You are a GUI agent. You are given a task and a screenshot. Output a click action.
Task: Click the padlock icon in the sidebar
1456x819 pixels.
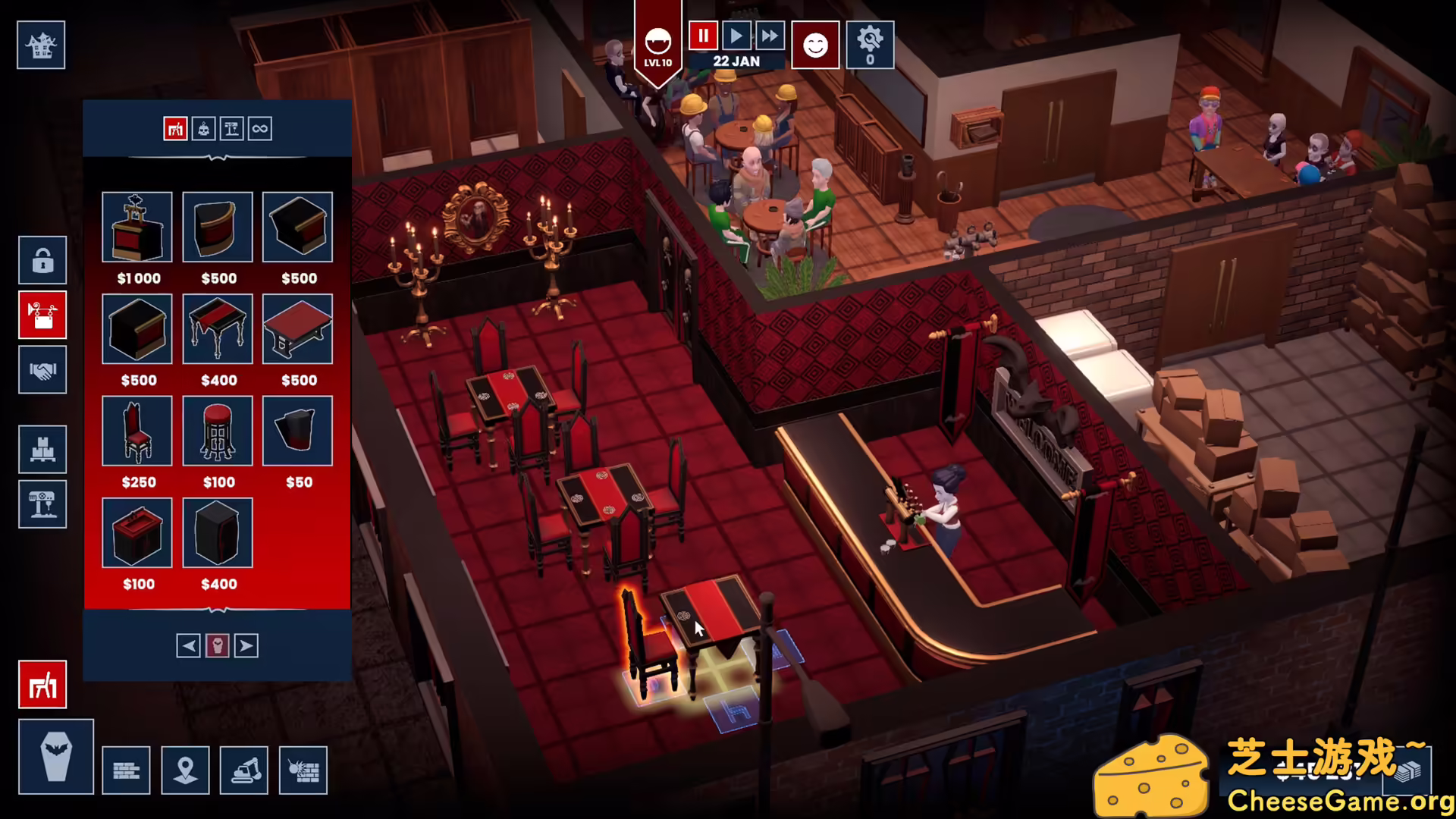[x=42, y=260]
